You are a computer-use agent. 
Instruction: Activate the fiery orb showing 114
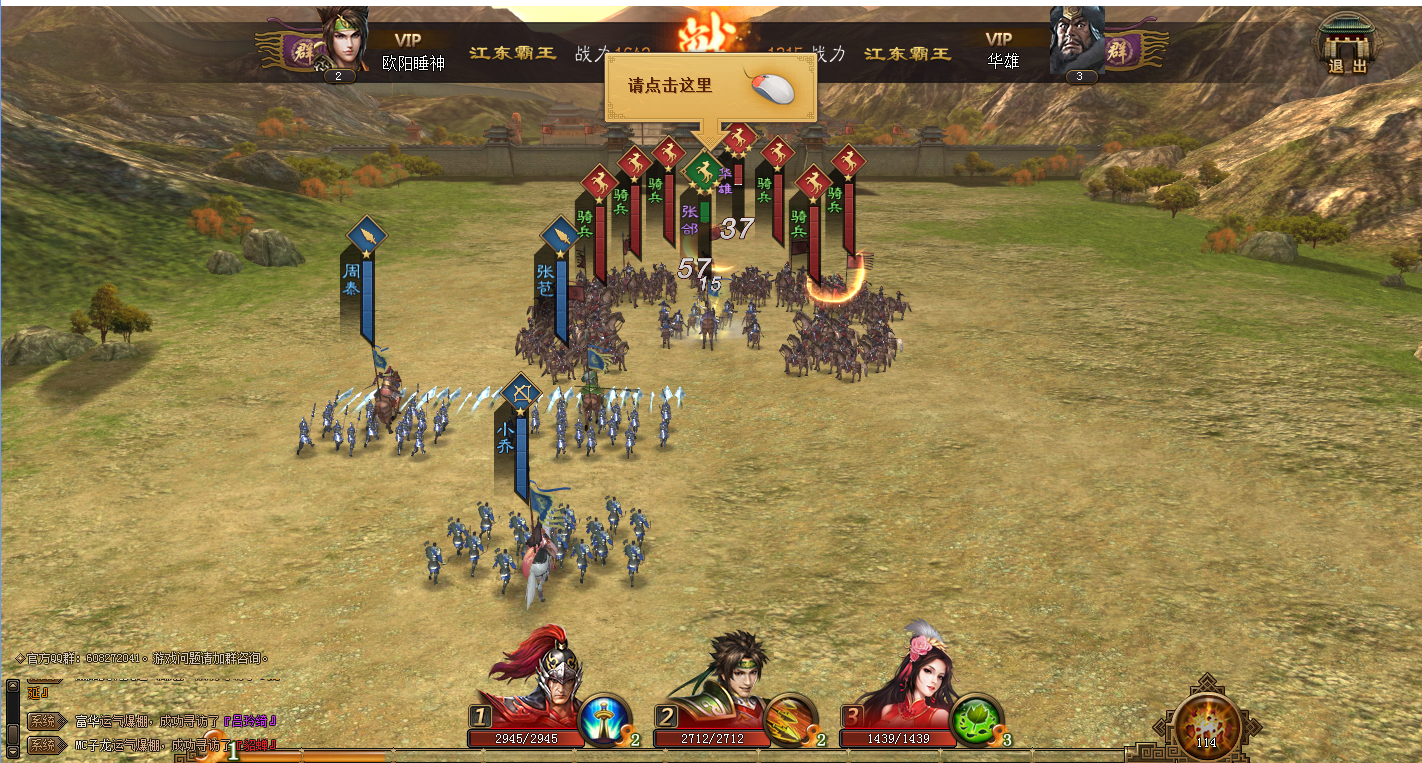pyautogui.click(x=1206, y=722)
